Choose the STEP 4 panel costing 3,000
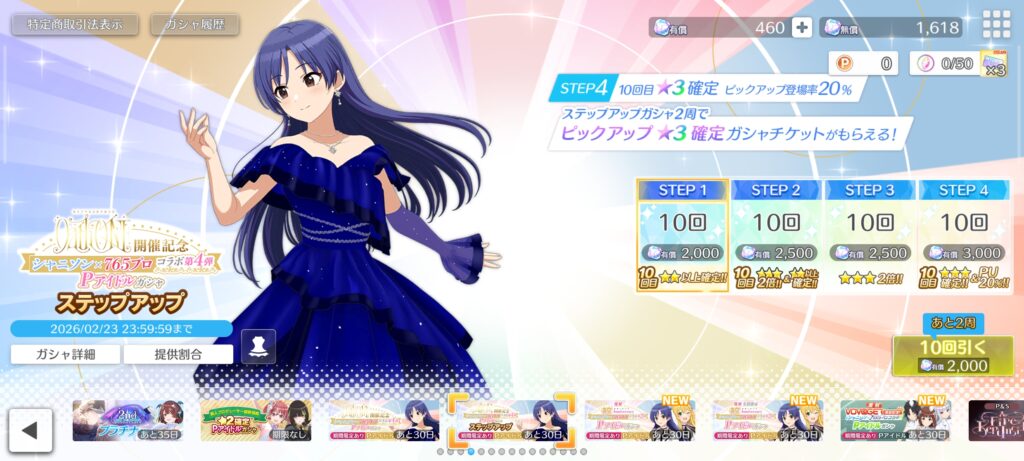 click(963, 235)
